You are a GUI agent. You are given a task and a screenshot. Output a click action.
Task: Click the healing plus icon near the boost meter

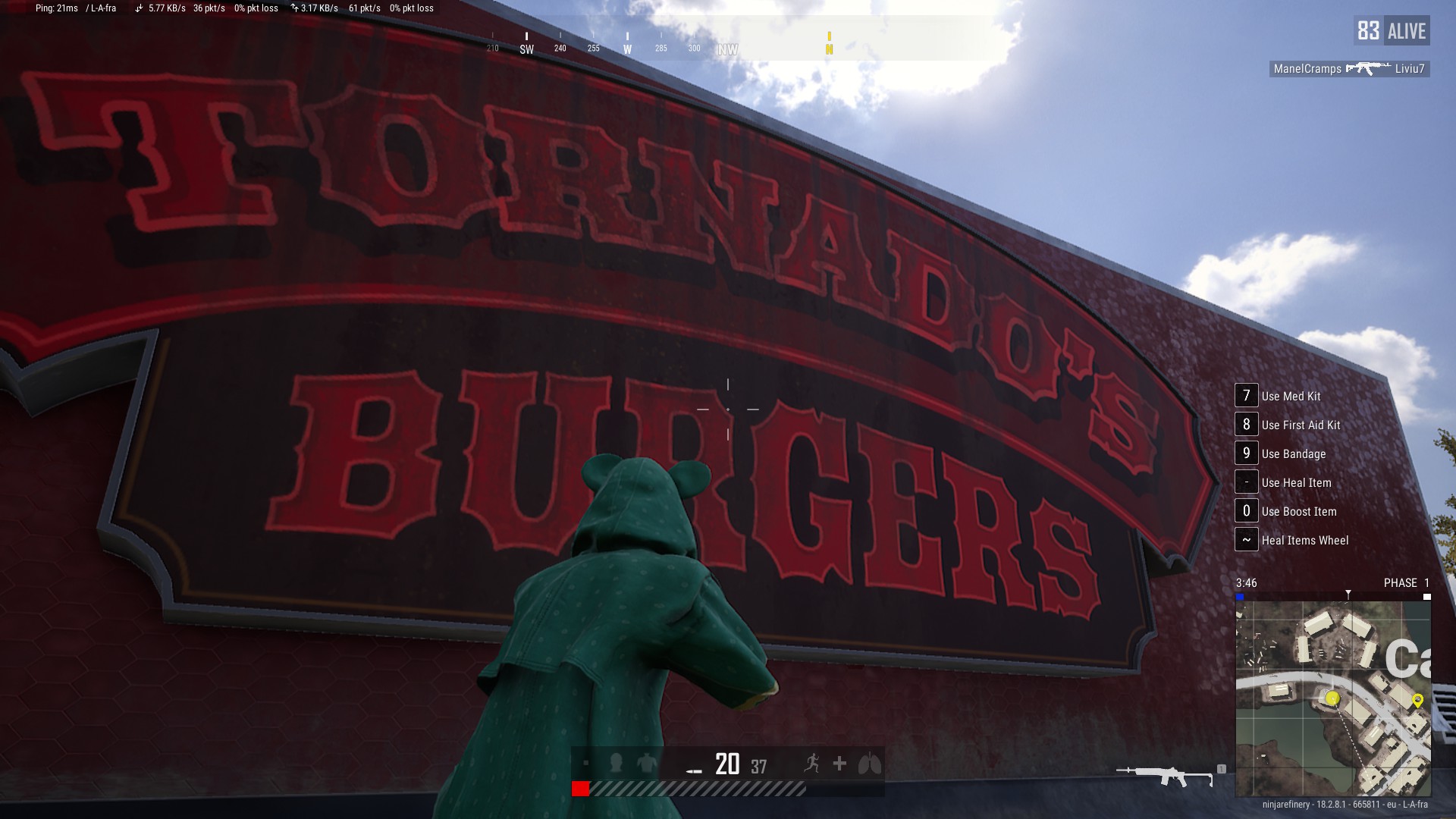tap(839, 765)
